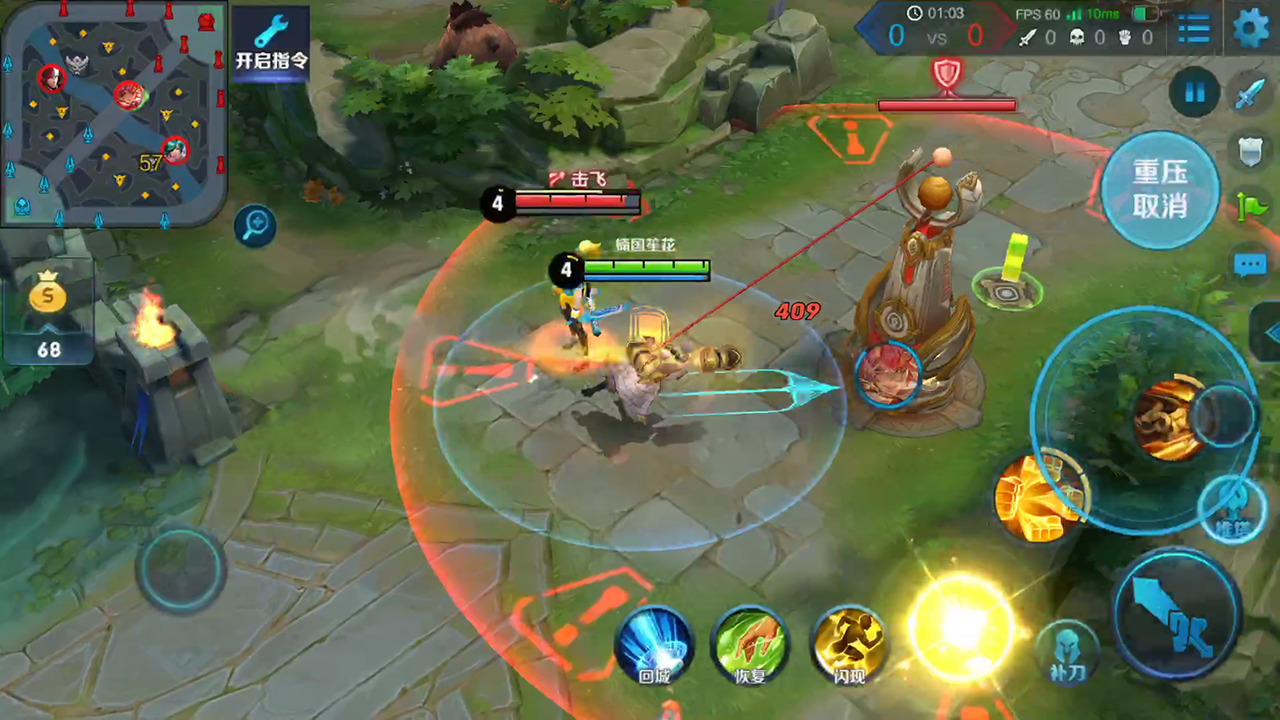The image size is (1280, 720).
Task: Lock onto the enemy hero portrait icon
Action: pos(887,373)
